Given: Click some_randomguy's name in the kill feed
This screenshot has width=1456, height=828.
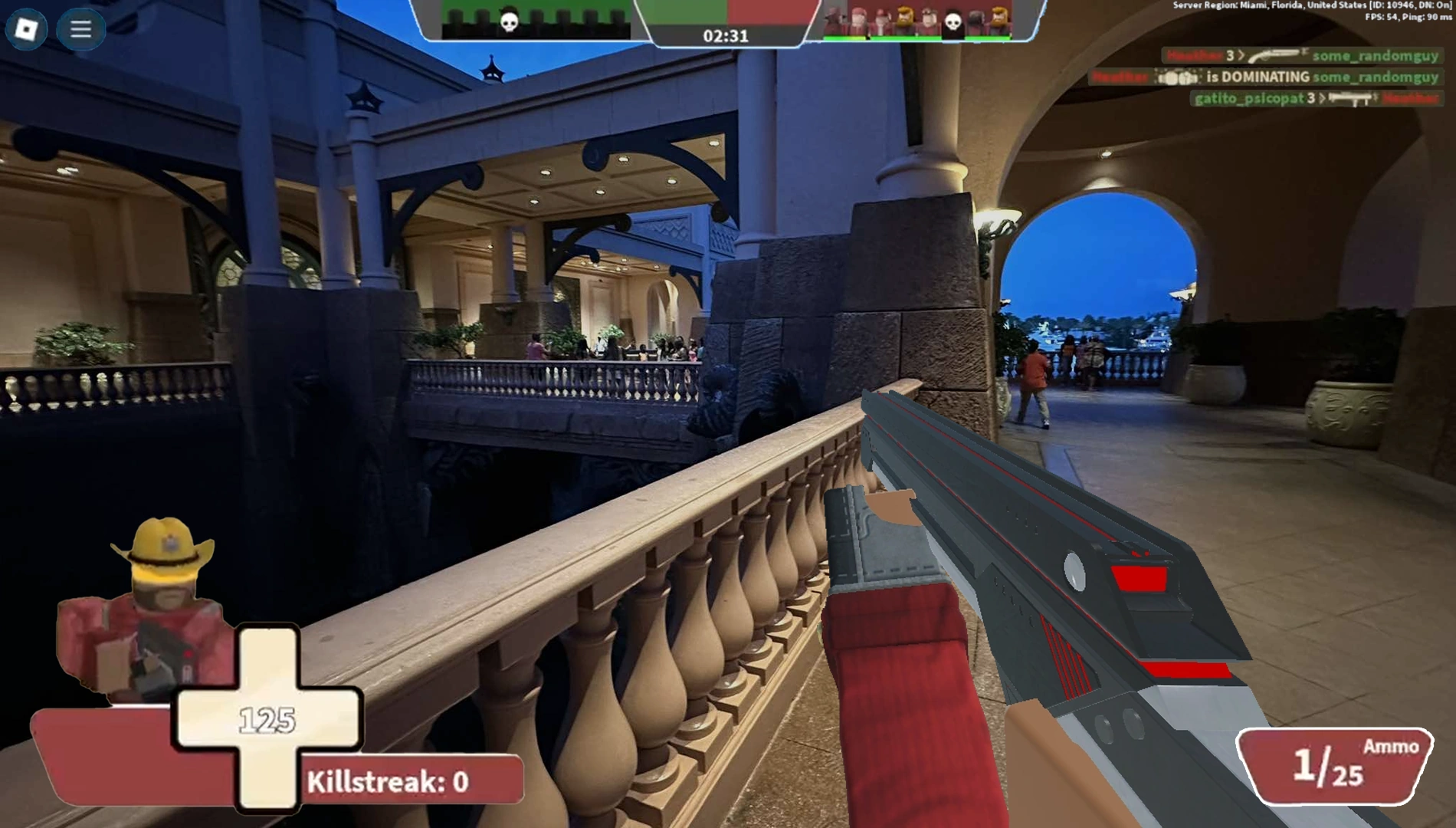Looking at the screenshot, I should pos(1376,57).
